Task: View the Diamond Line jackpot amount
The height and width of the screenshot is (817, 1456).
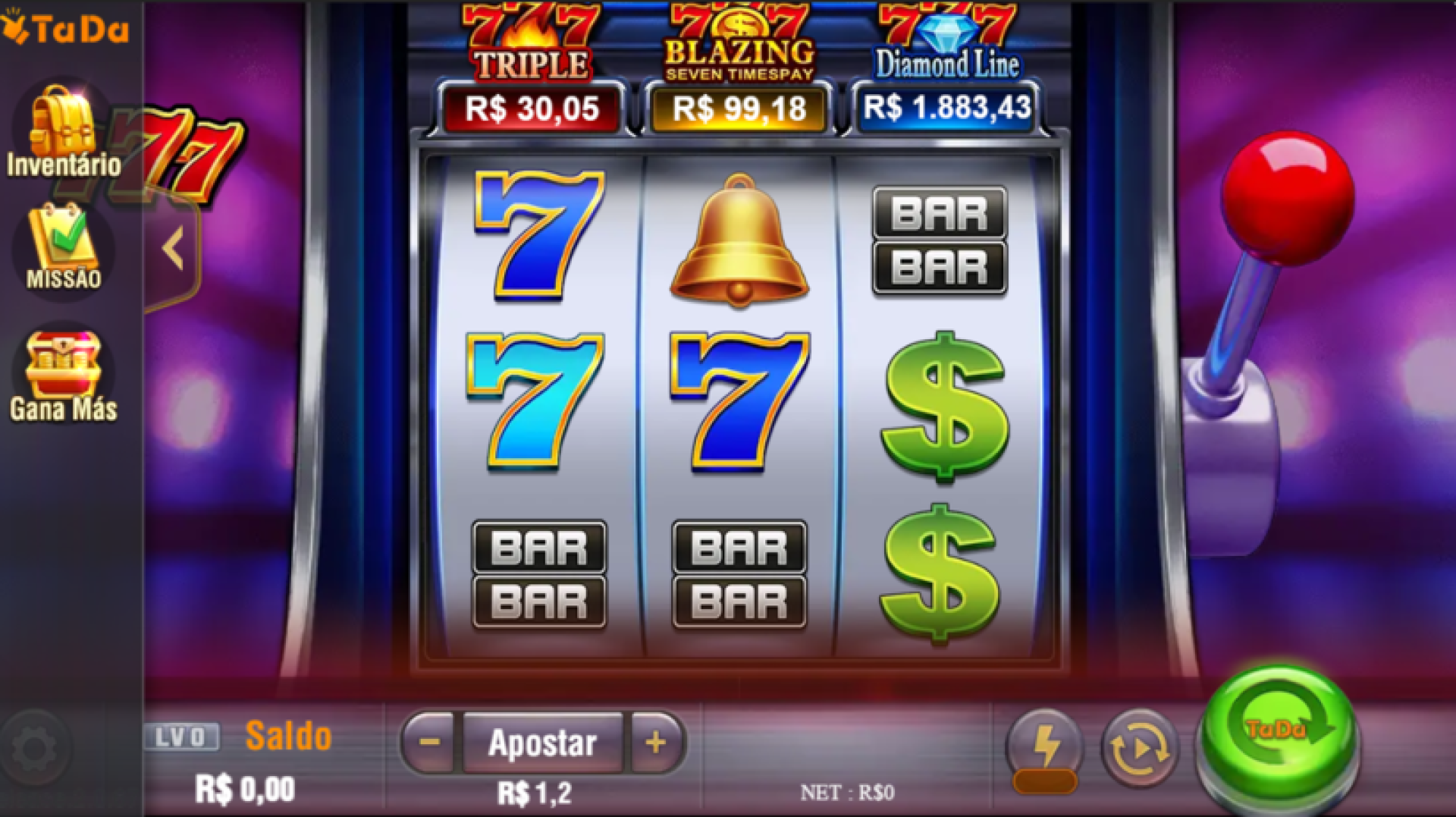Action: [944, 108]
